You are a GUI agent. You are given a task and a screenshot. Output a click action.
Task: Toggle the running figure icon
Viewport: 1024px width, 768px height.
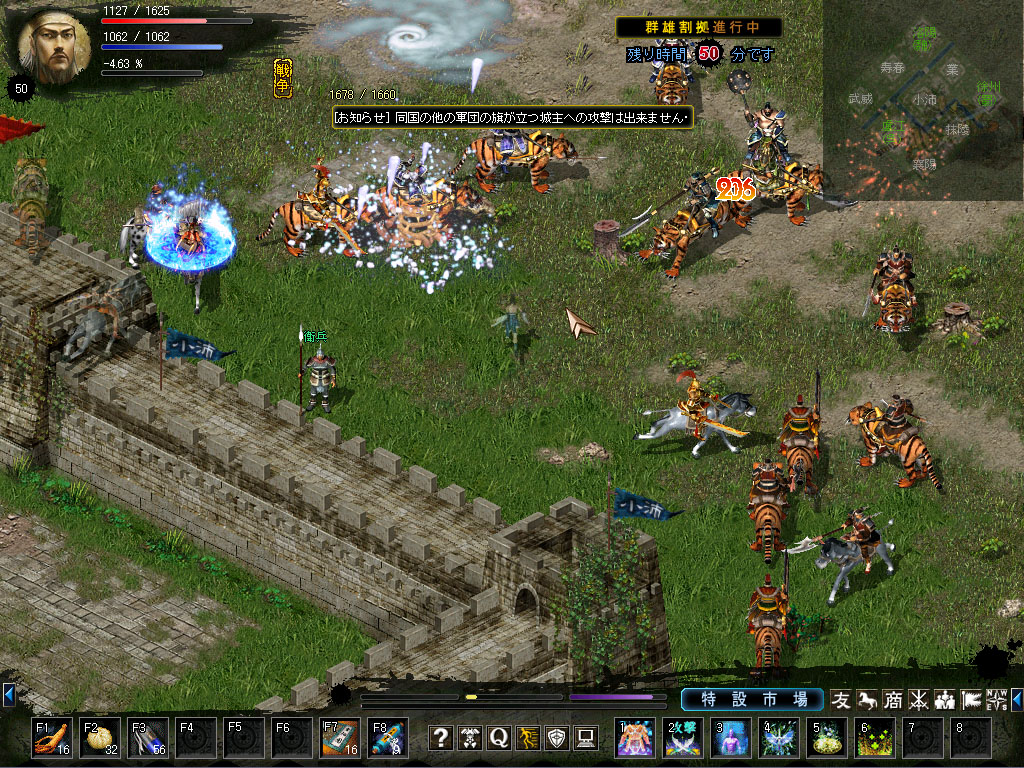coord(528,738)
